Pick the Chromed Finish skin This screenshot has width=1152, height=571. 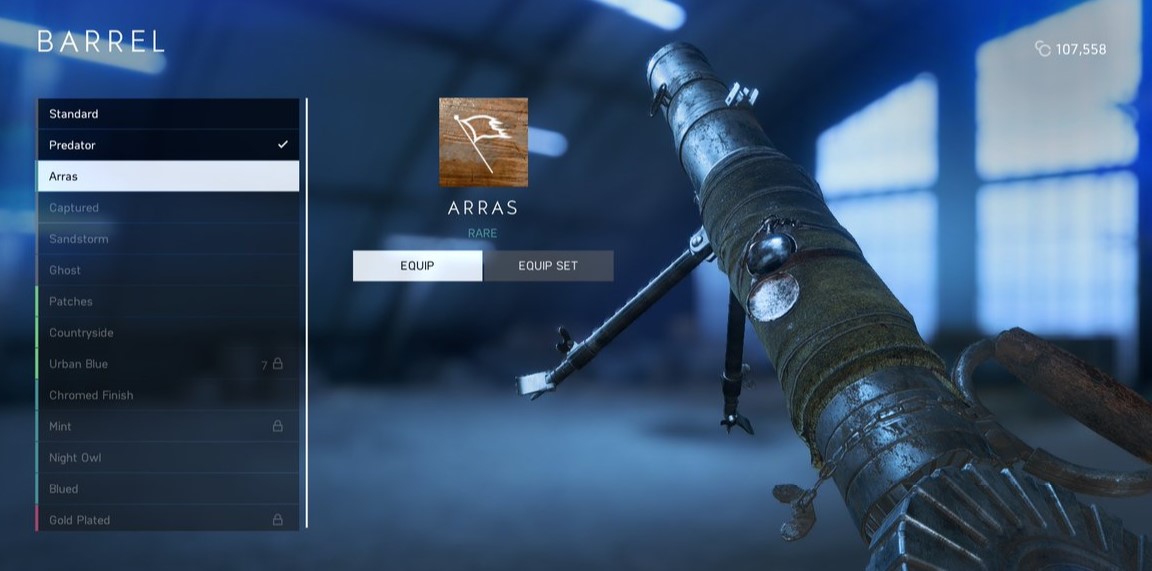(x=168, y=395)
